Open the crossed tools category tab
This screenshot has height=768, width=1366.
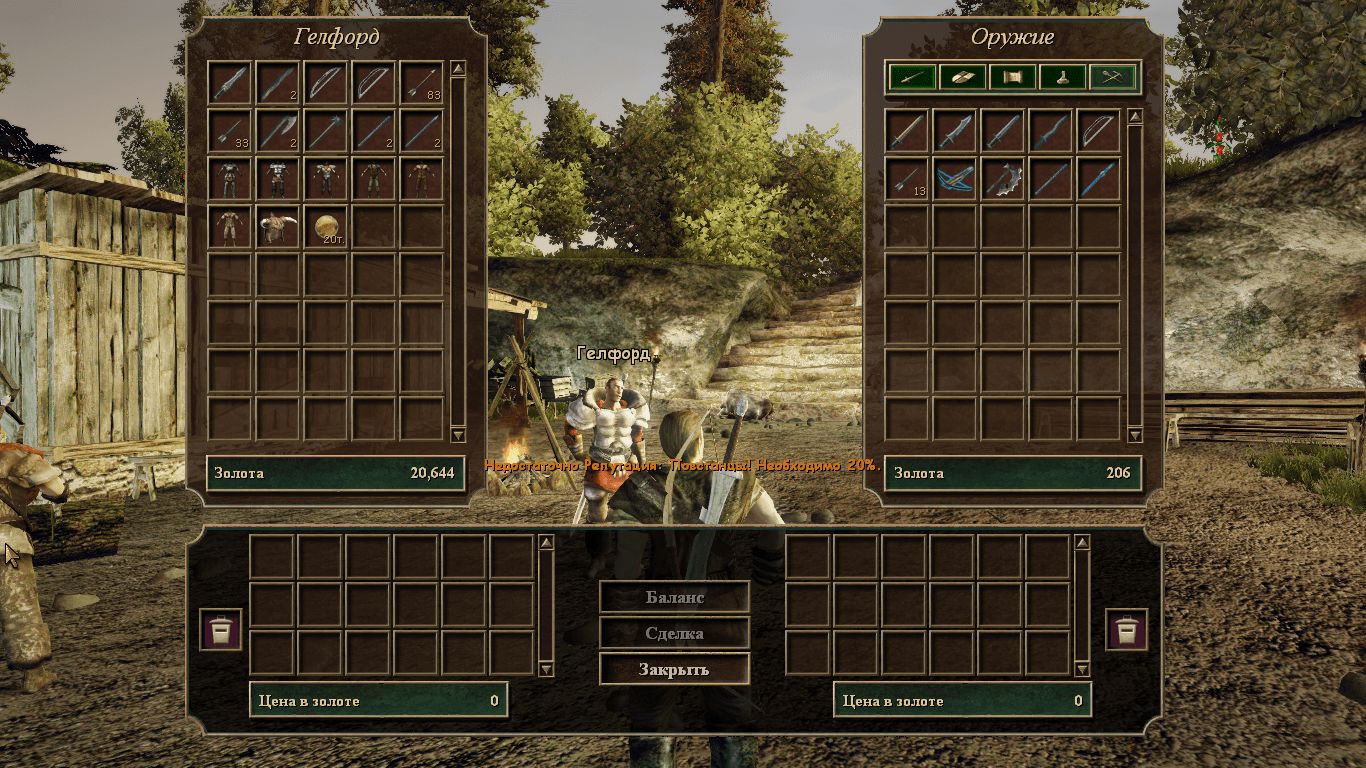[1114, 76]
